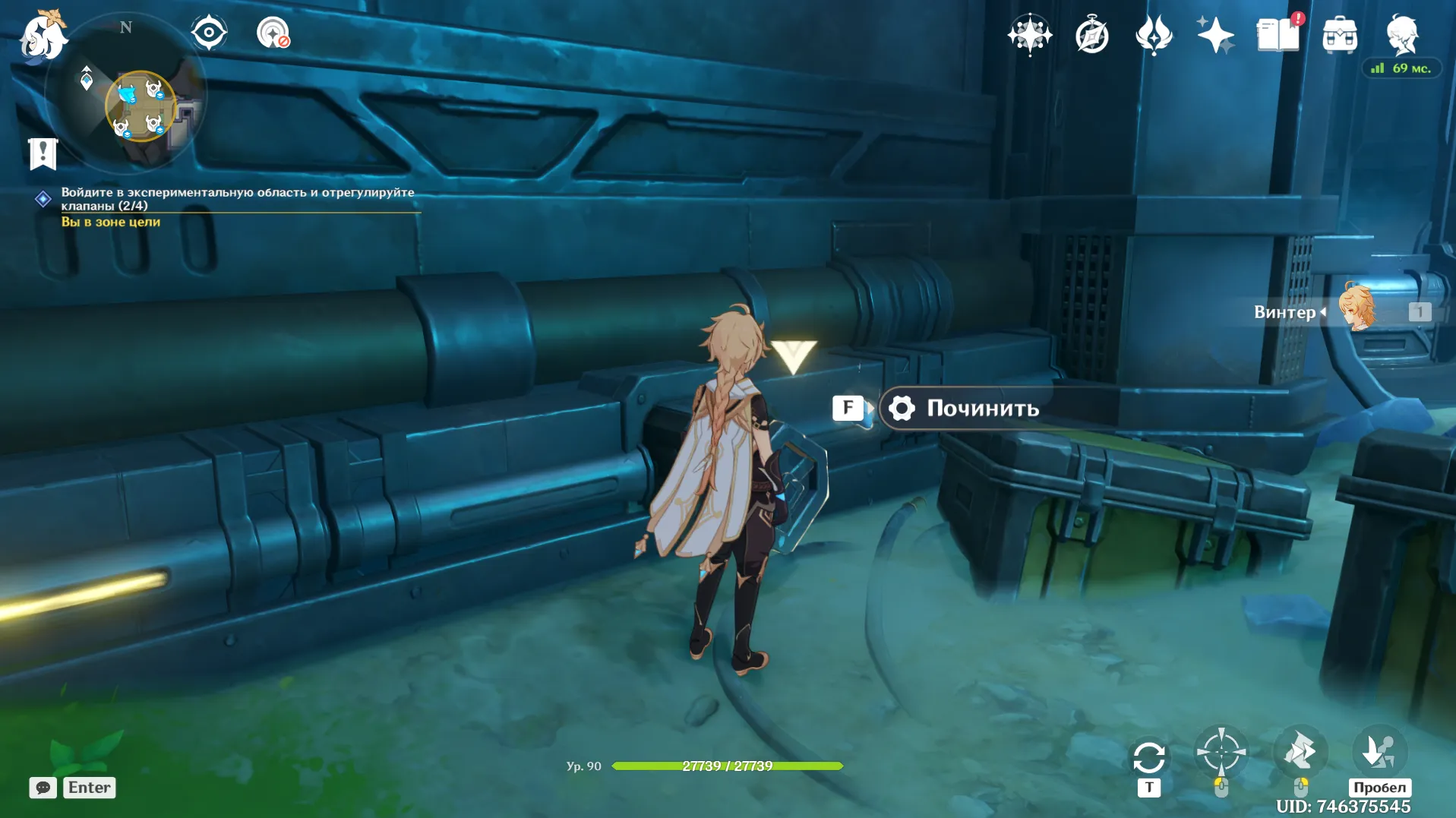Choose the Починить repair interaction option
1456x818 pixels.
click(982, 409)
